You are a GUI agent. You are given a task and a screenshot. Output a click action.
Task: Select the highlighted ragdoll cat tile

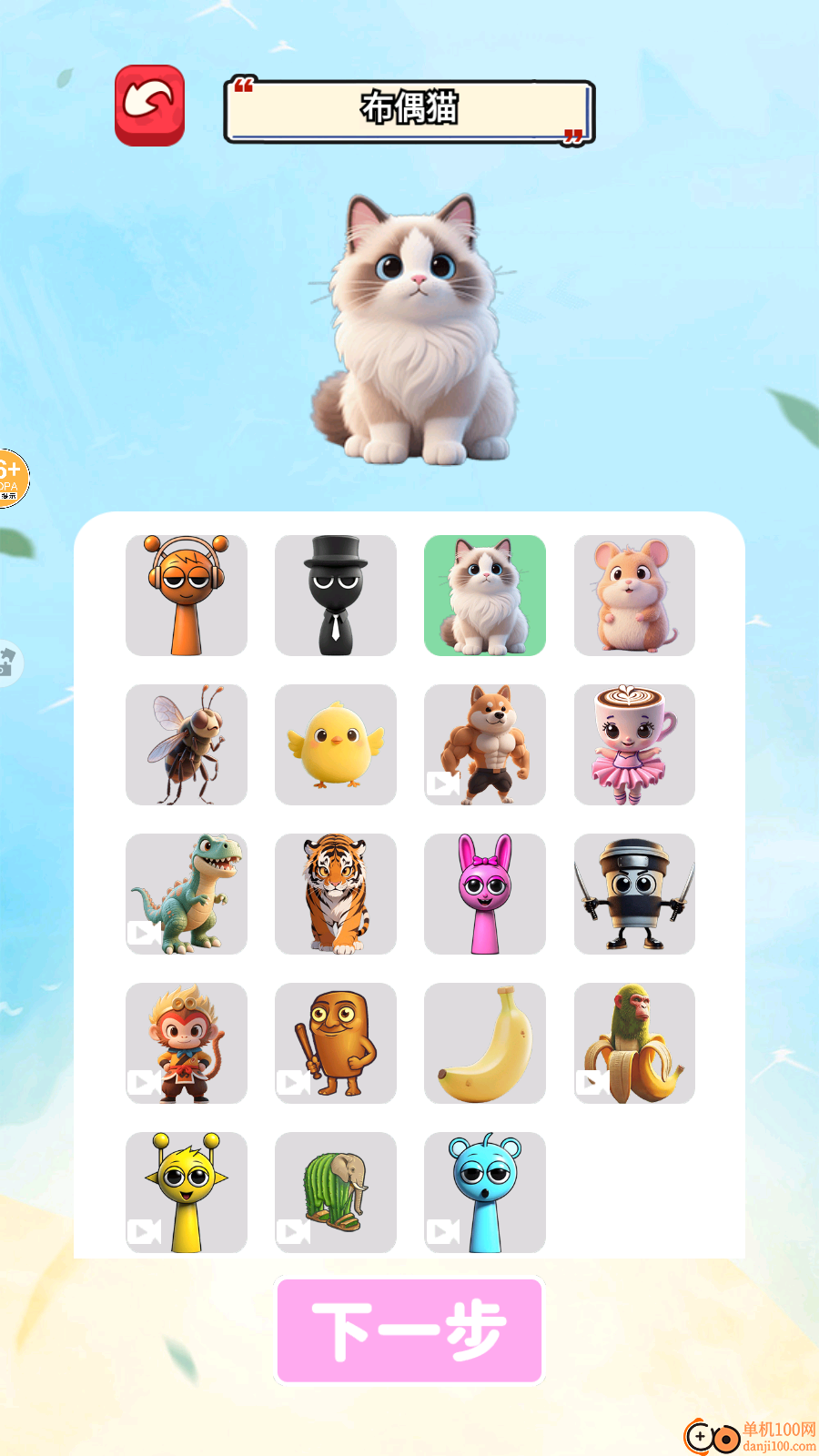[x=485, y=595]
